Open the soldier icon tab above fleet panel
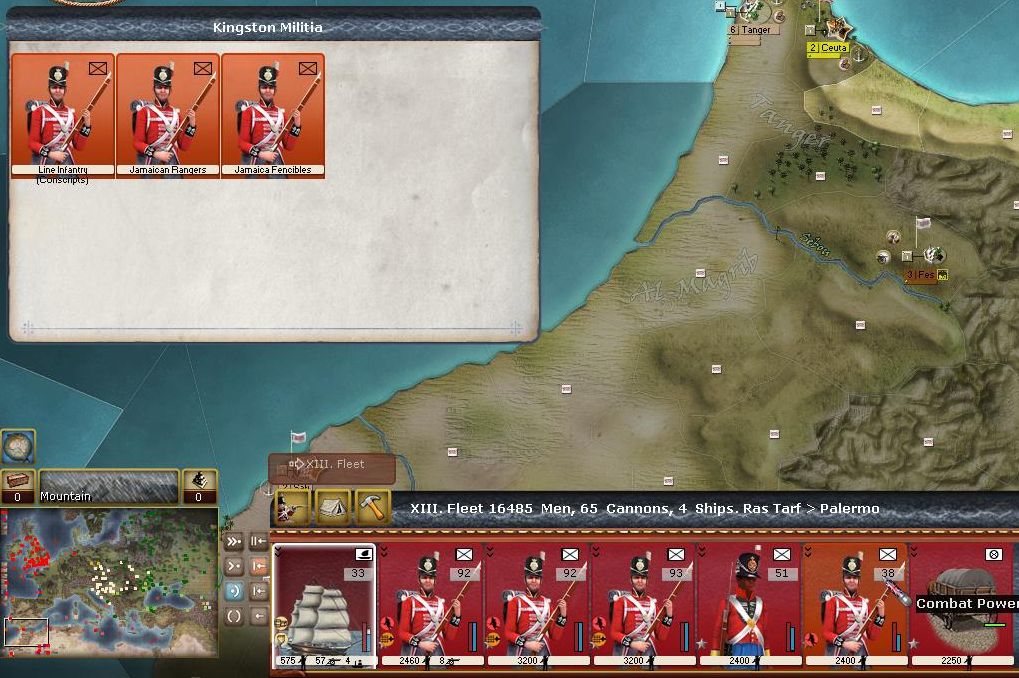The width and height of the screenshot is (1019, 678). (289, 508)
